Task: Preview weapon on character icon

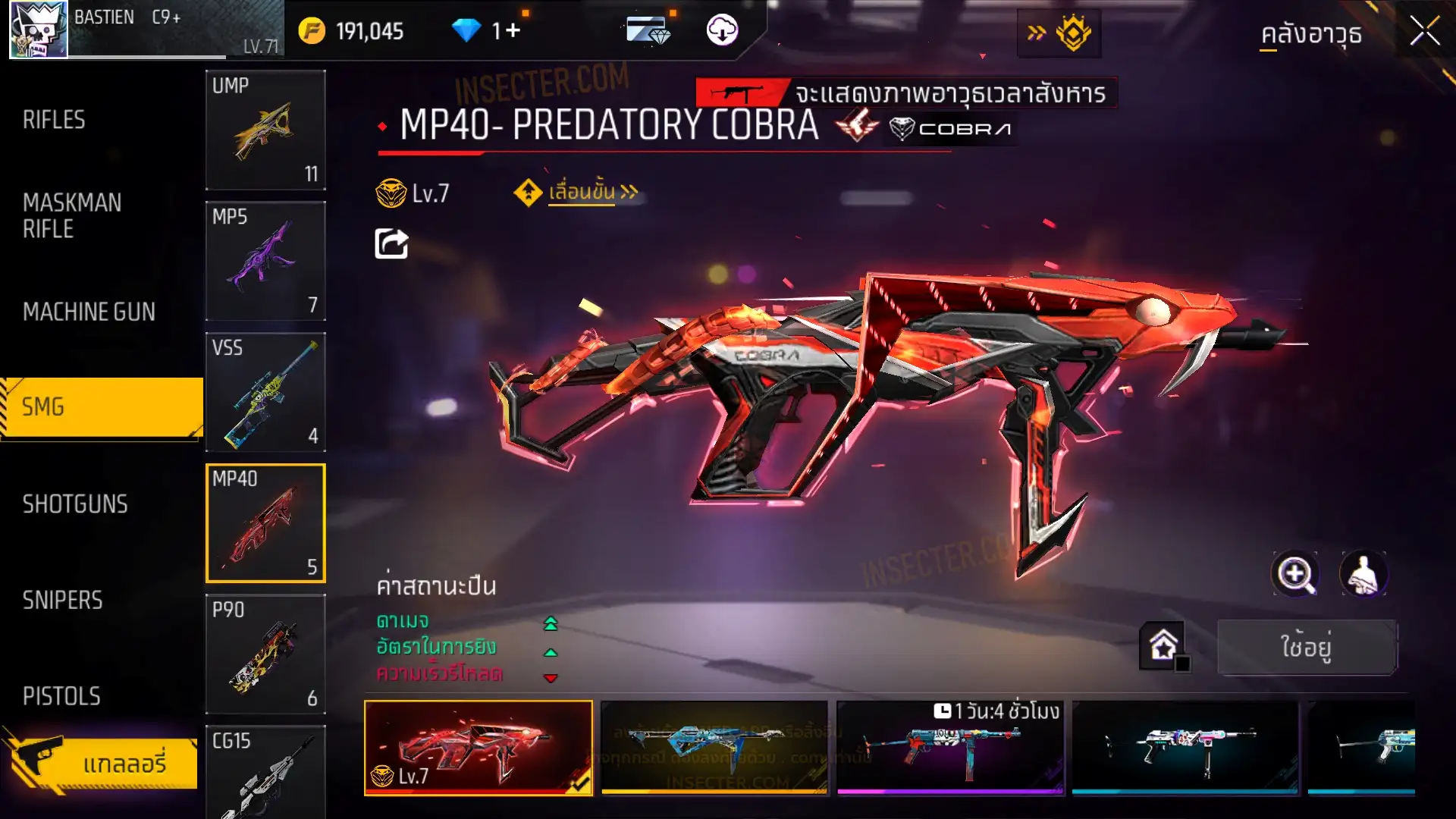Action: click(x=1363, y=574)
